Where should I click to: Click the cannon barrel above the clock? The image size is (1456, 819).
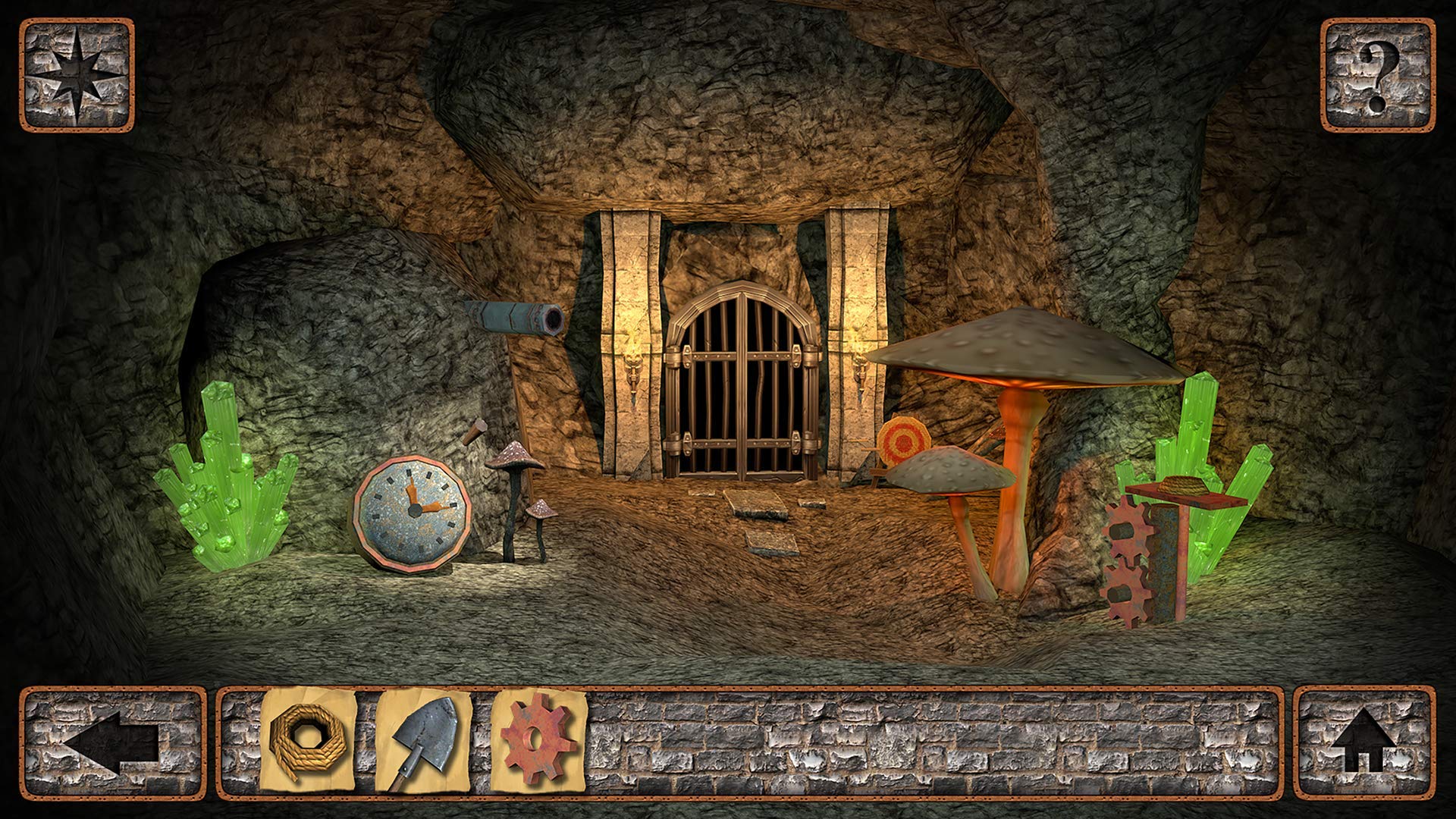coord(508,318)
